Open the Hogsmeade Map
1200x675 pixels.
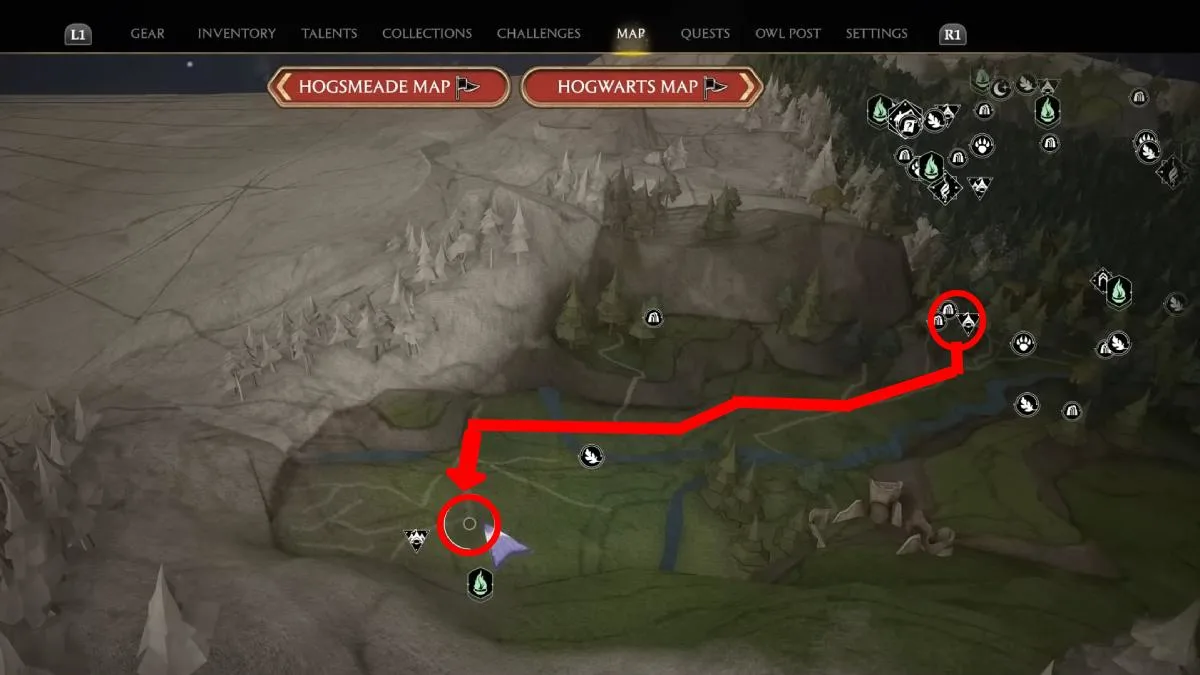coord(389,87)
